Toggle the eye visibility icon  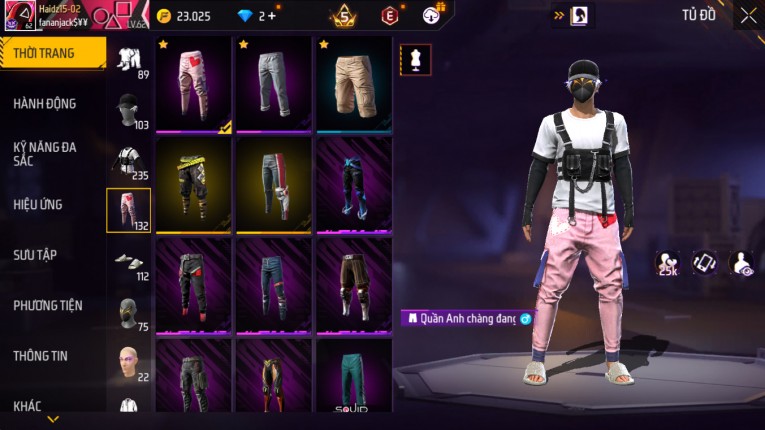coord(742,262)
